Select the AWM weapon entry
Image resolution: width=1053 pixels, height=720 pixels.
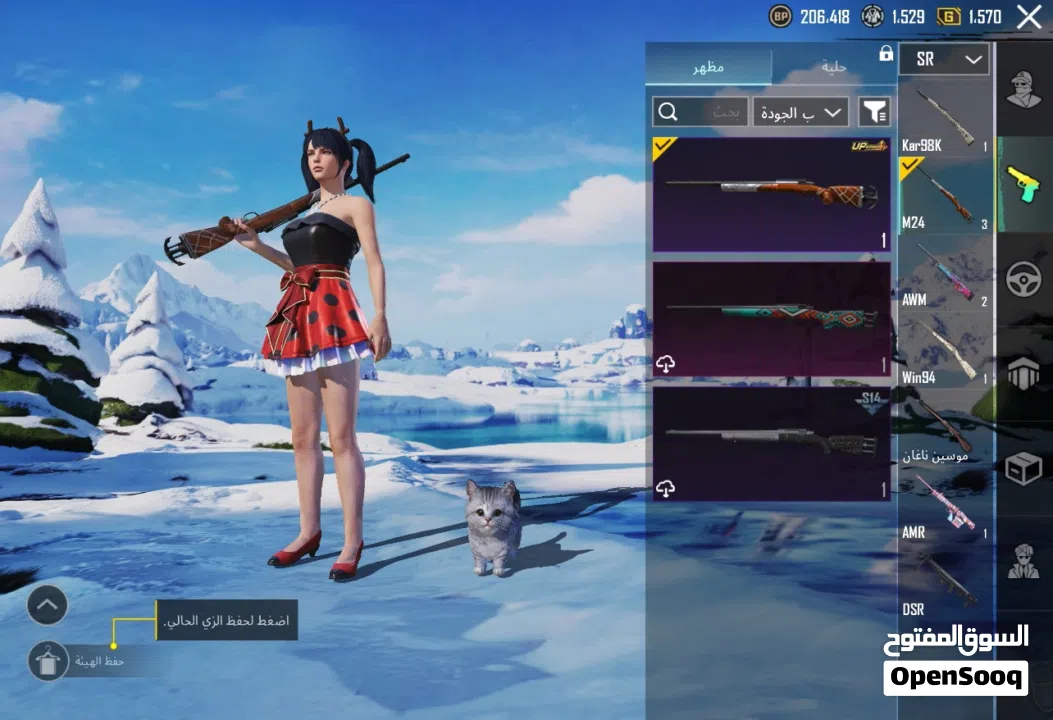click(945, 274)
